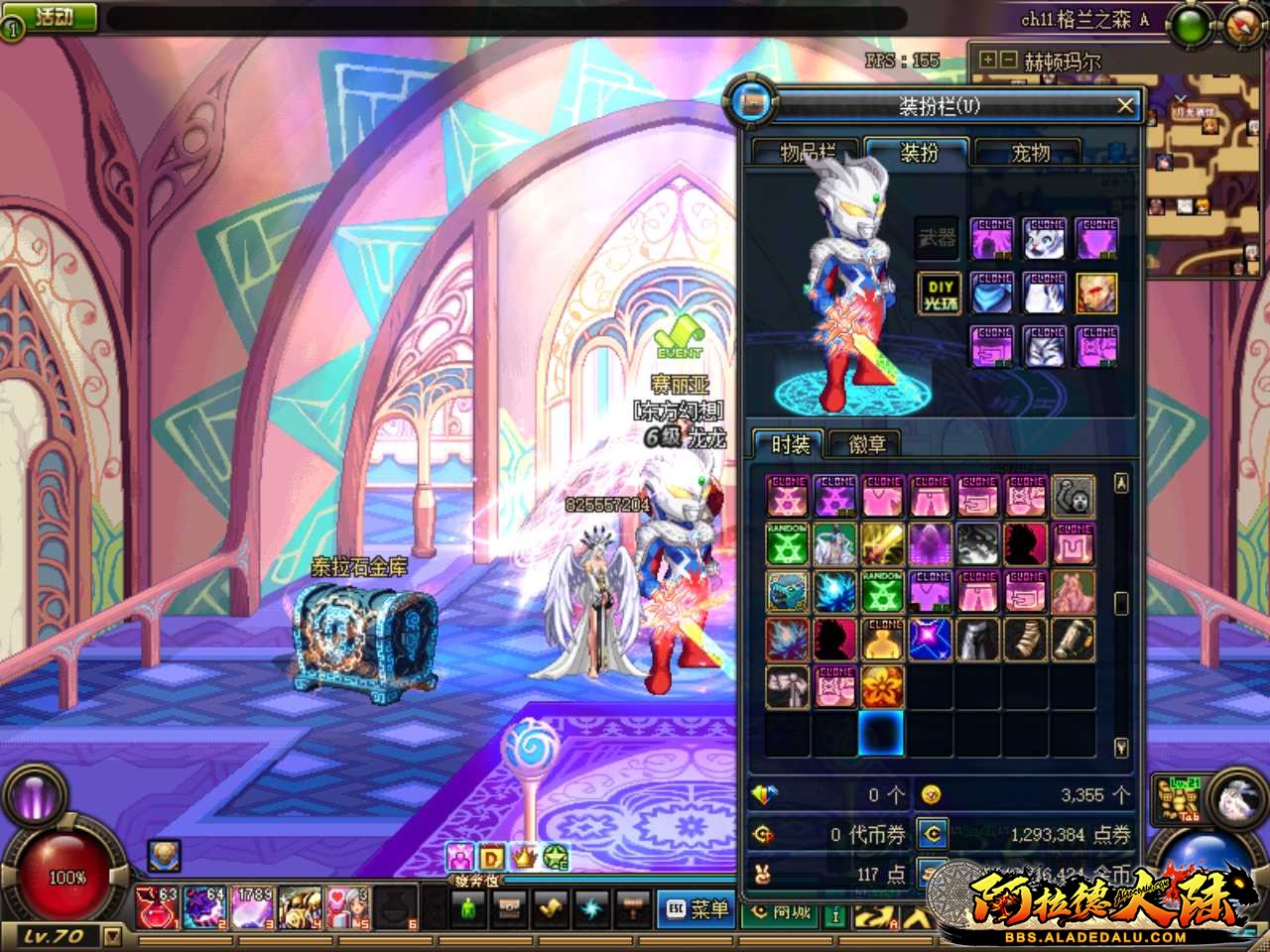Open the 宠物 pet tab
The image size is (1270, 952).
point(1030,153)
